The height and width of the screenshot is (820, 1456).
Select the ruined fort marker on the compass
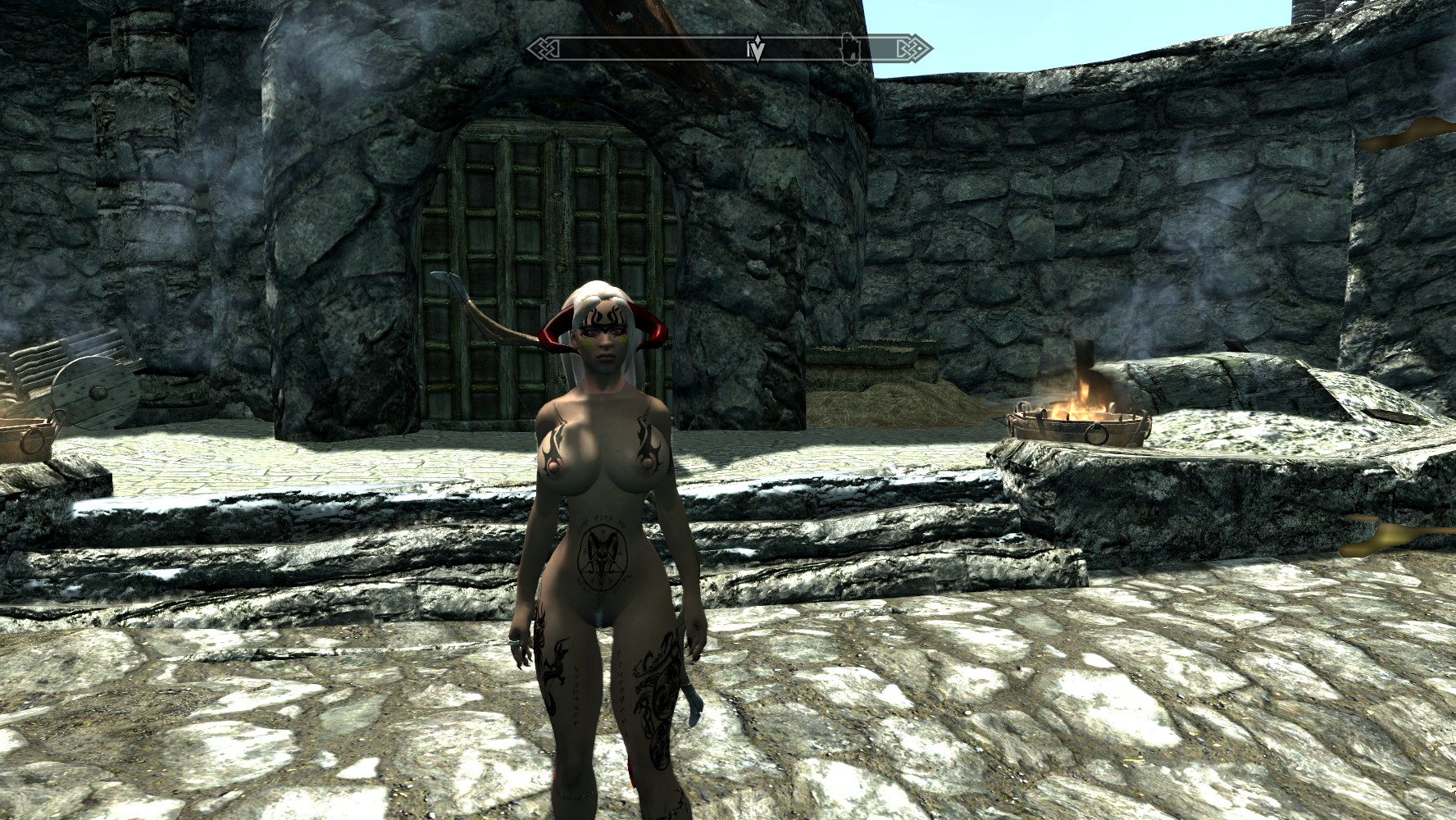(851, 48)
